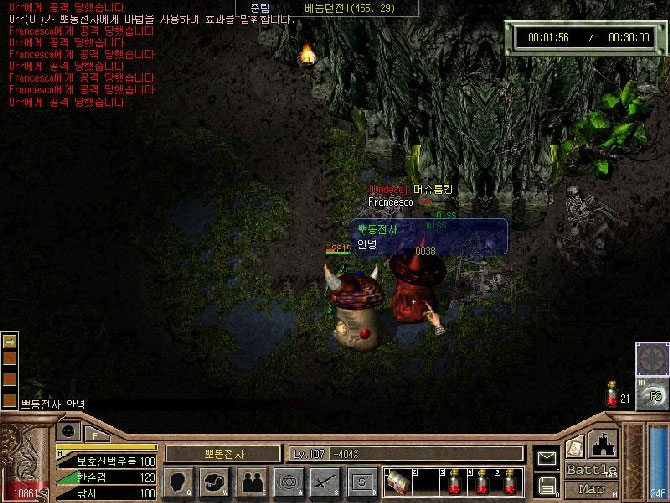Open the character face menu icon

[x=181, y=481]
